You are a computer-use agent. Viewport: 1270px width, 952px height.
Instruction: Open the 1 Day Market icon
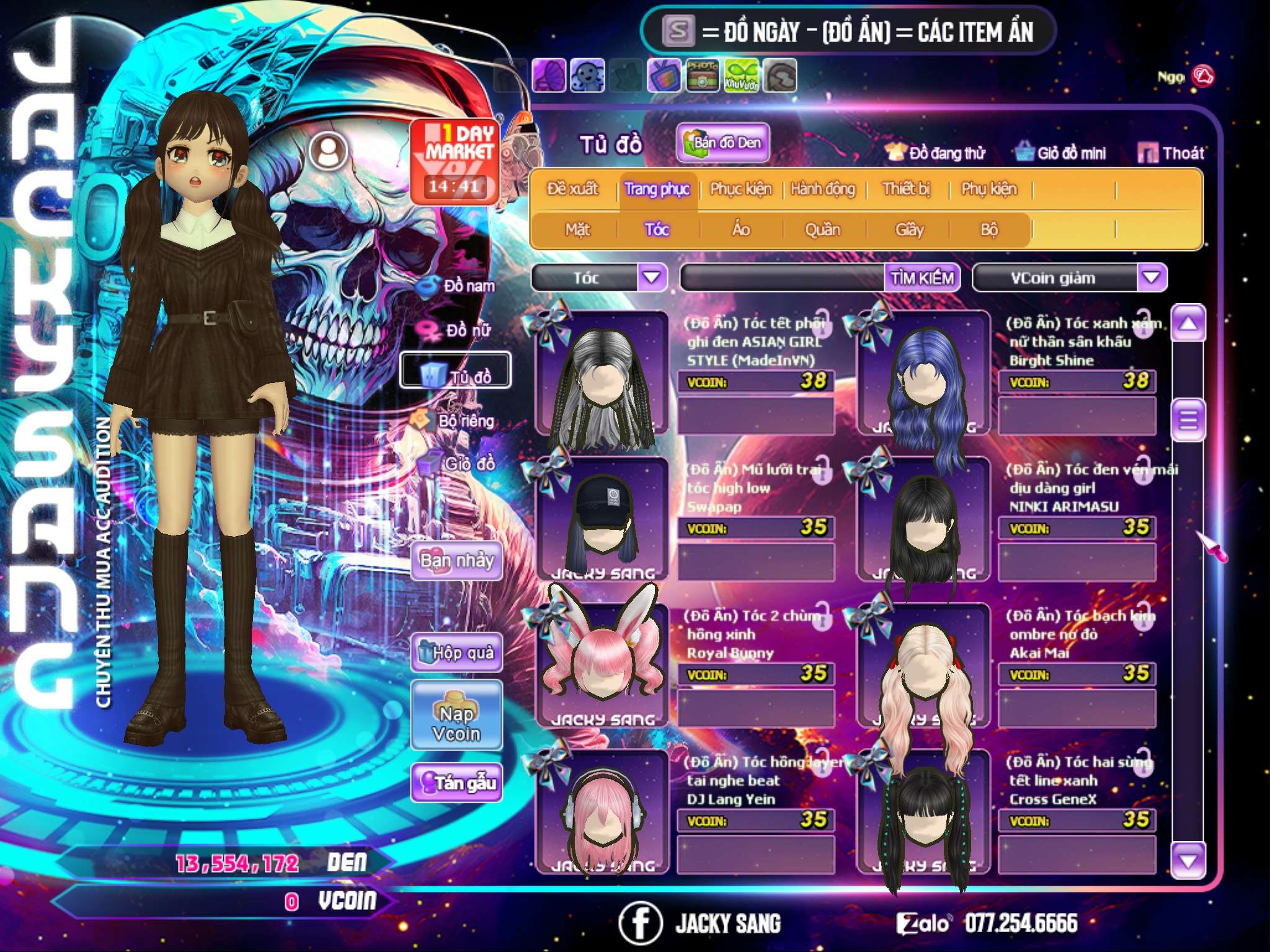click(455, 161)
